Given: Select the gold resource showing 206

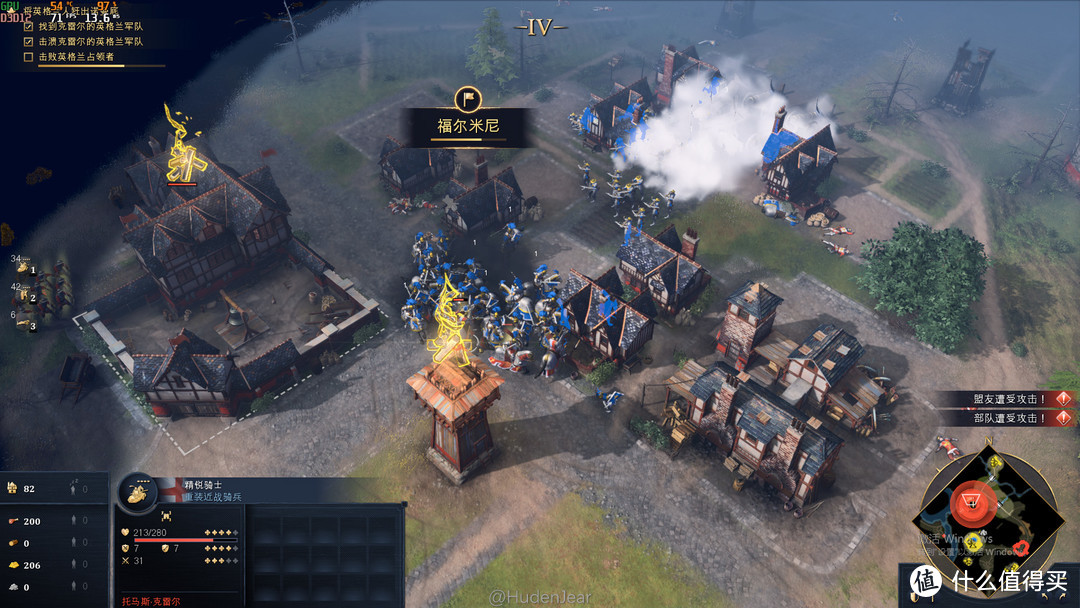Looking at the screenshot, I should tap(13, 565).
